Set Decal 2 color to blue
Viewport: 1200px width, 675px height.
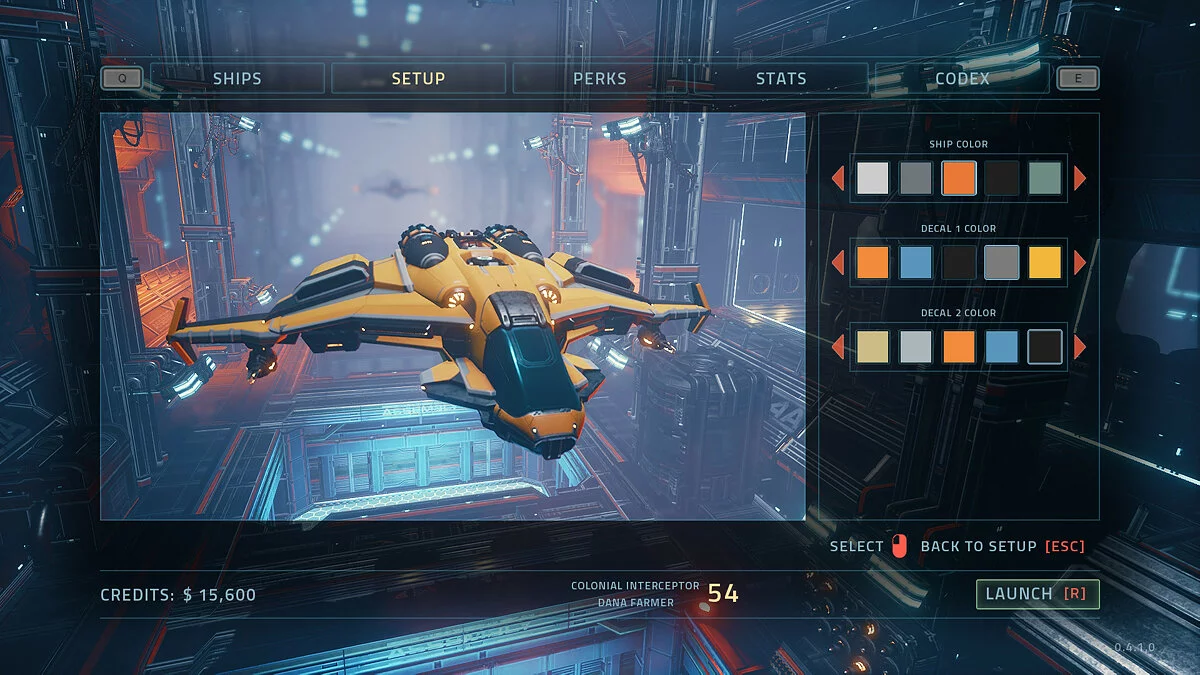[x=1002, y=347]
